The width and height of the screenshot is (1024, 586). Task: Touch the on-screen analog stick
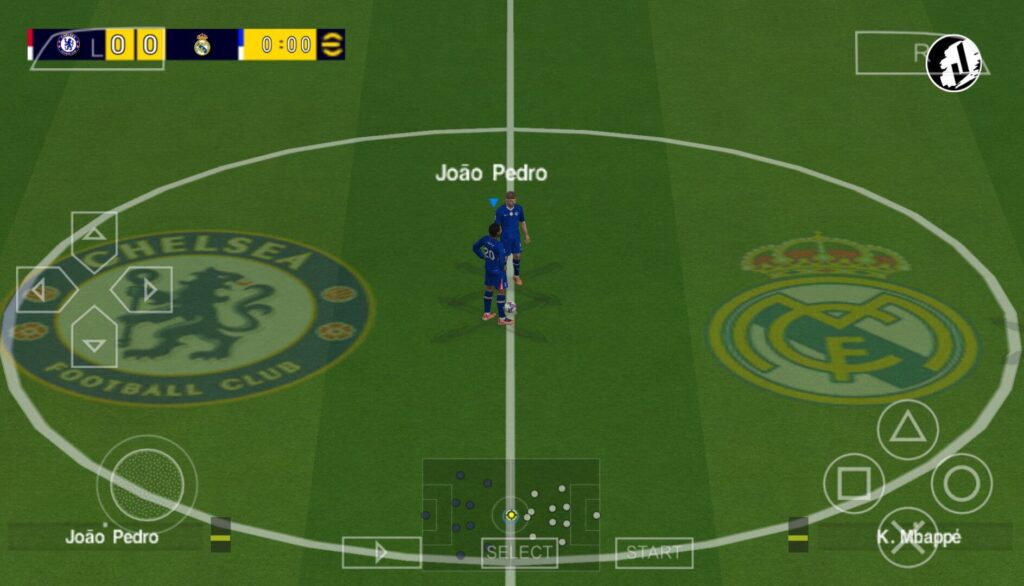147,484
